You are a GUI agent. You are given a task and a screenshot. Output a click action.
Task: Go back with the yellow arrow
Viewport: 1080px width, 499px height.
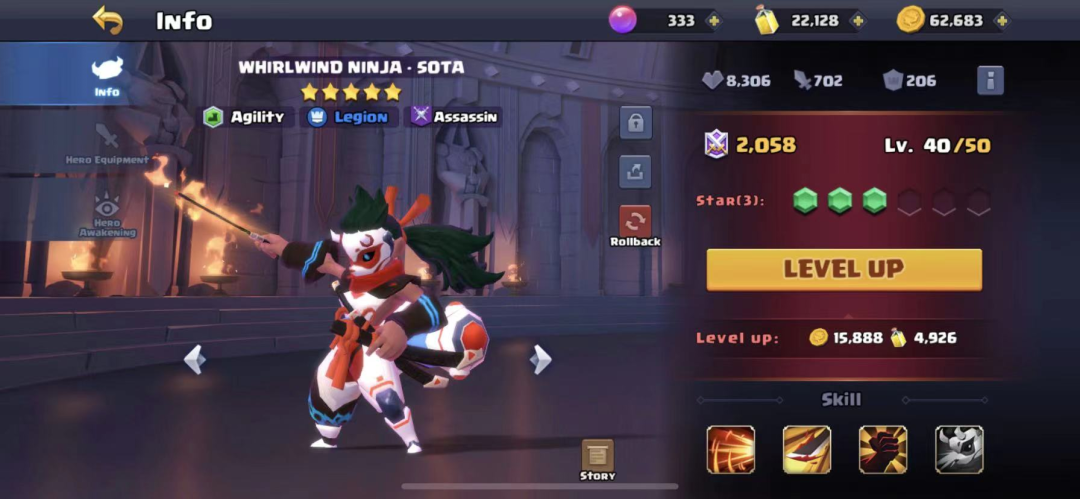107,19
